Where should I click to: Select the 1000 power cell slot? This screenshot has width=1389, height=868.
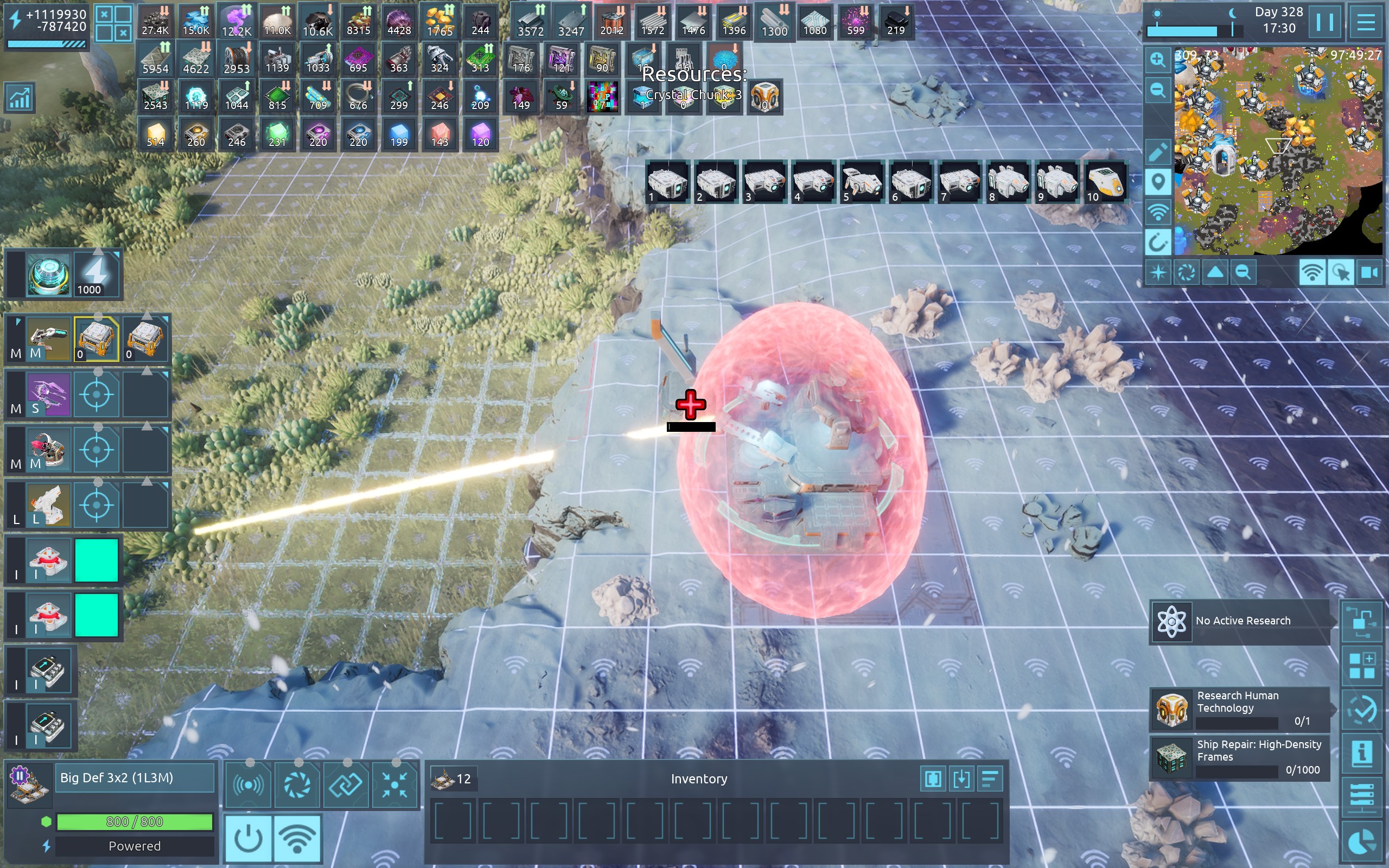point(97,275)
